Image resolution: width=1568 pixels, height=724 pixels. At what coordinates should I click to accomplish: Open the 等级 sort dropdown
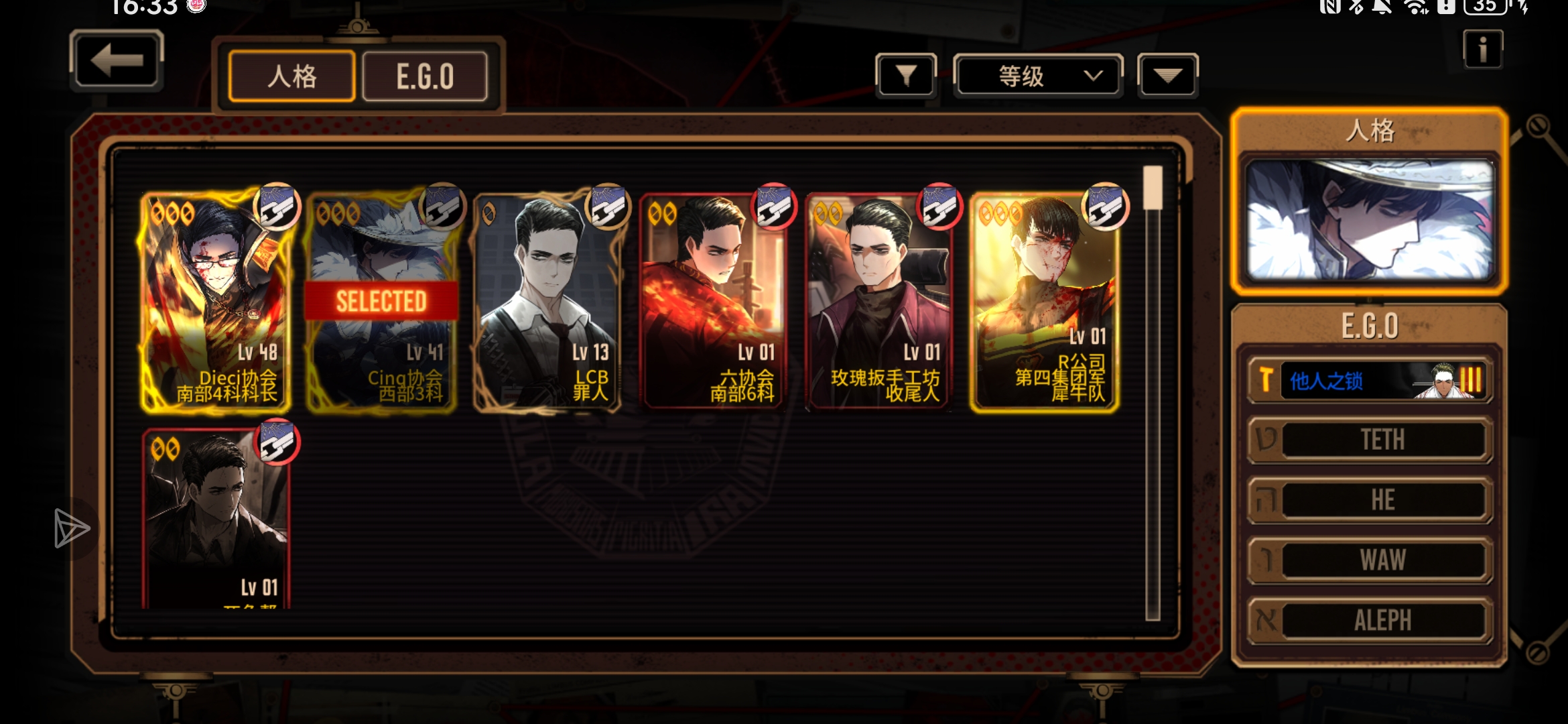click(x=1037, y=76)
